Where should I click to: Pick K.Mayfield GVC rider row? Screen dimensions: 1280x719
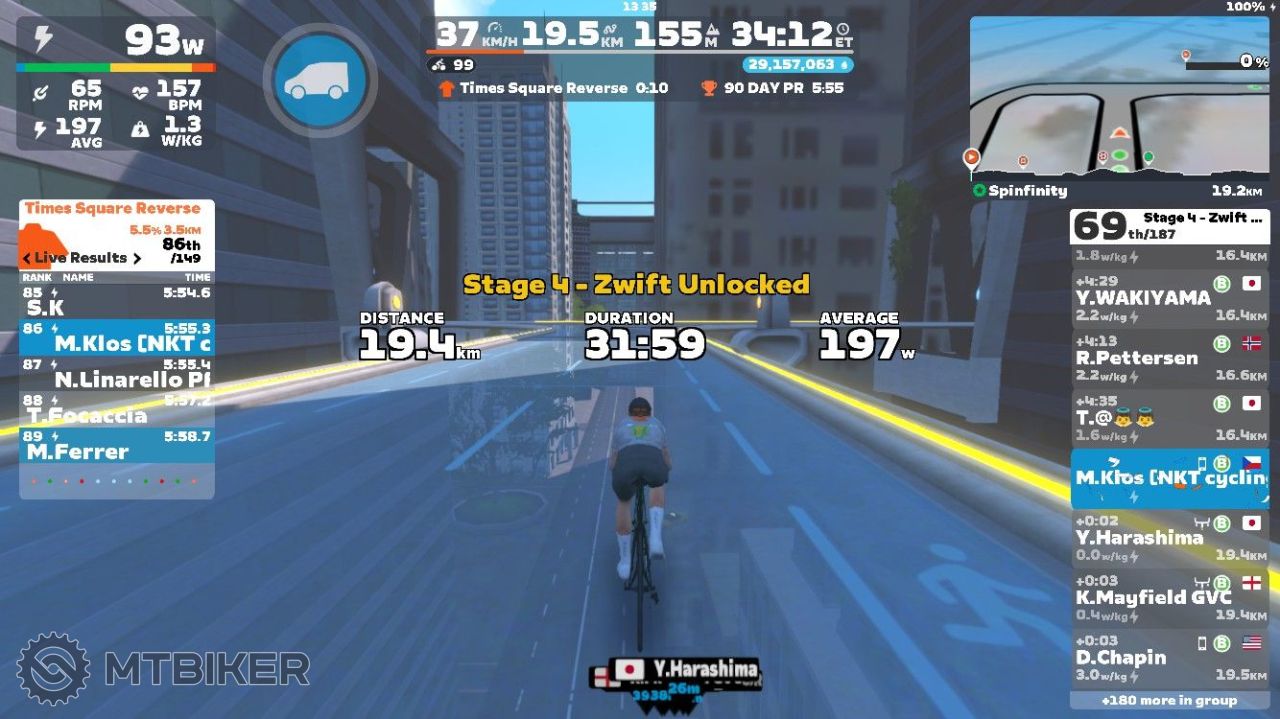coord(1168,597)
